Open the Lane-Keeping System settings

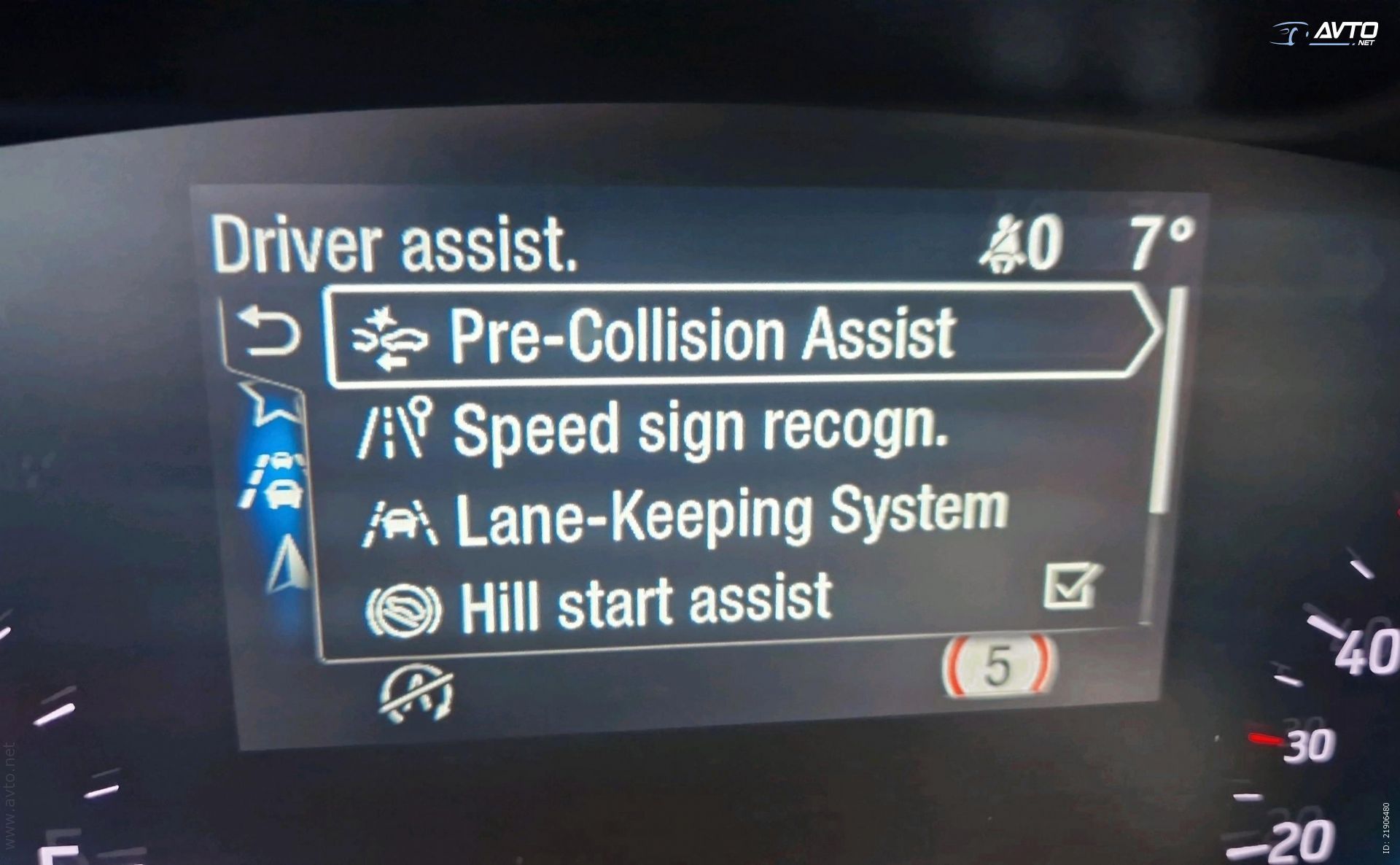(729, 514)
